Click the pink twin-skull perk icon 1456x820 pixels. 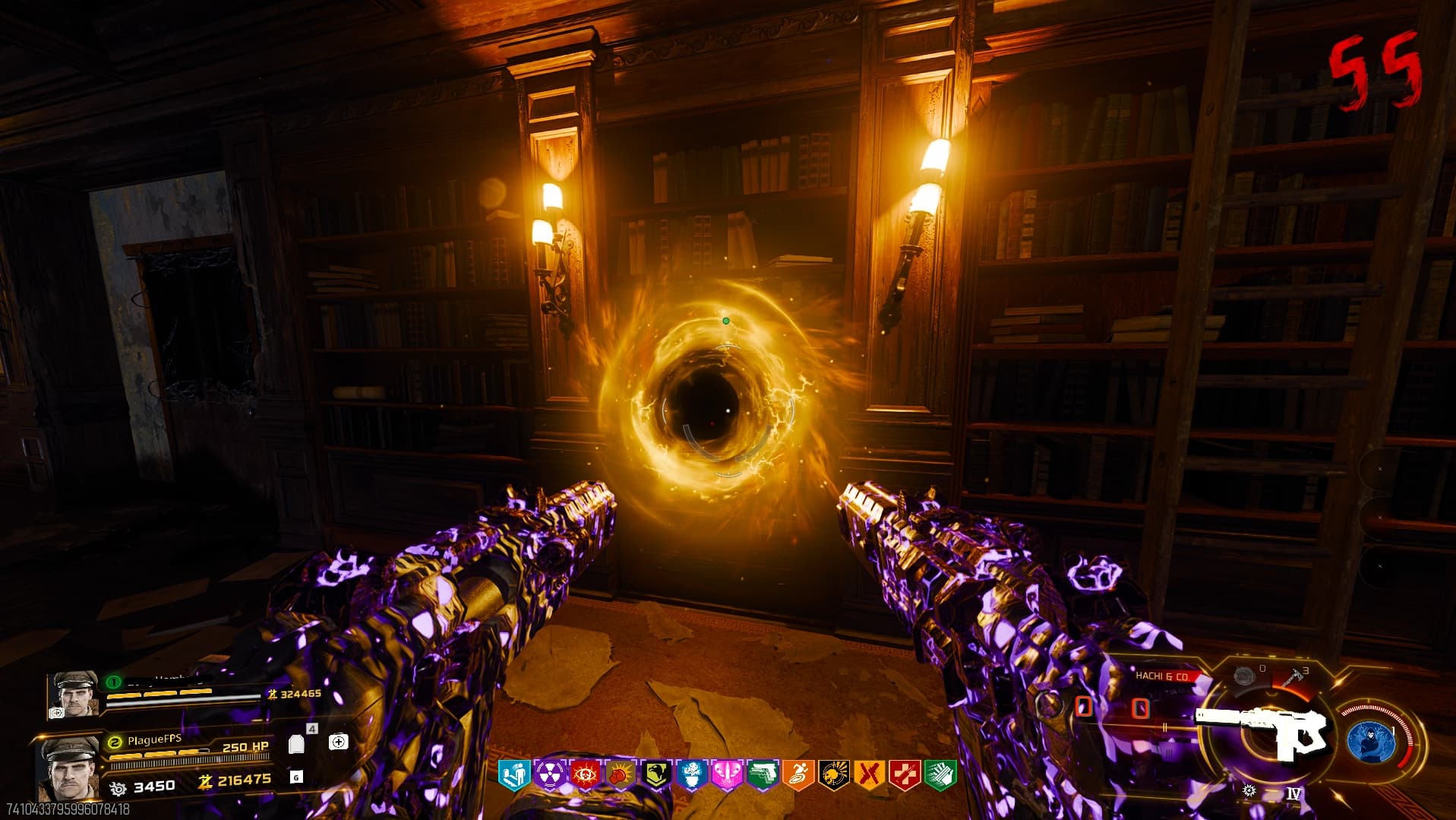(x=727, y=774)
